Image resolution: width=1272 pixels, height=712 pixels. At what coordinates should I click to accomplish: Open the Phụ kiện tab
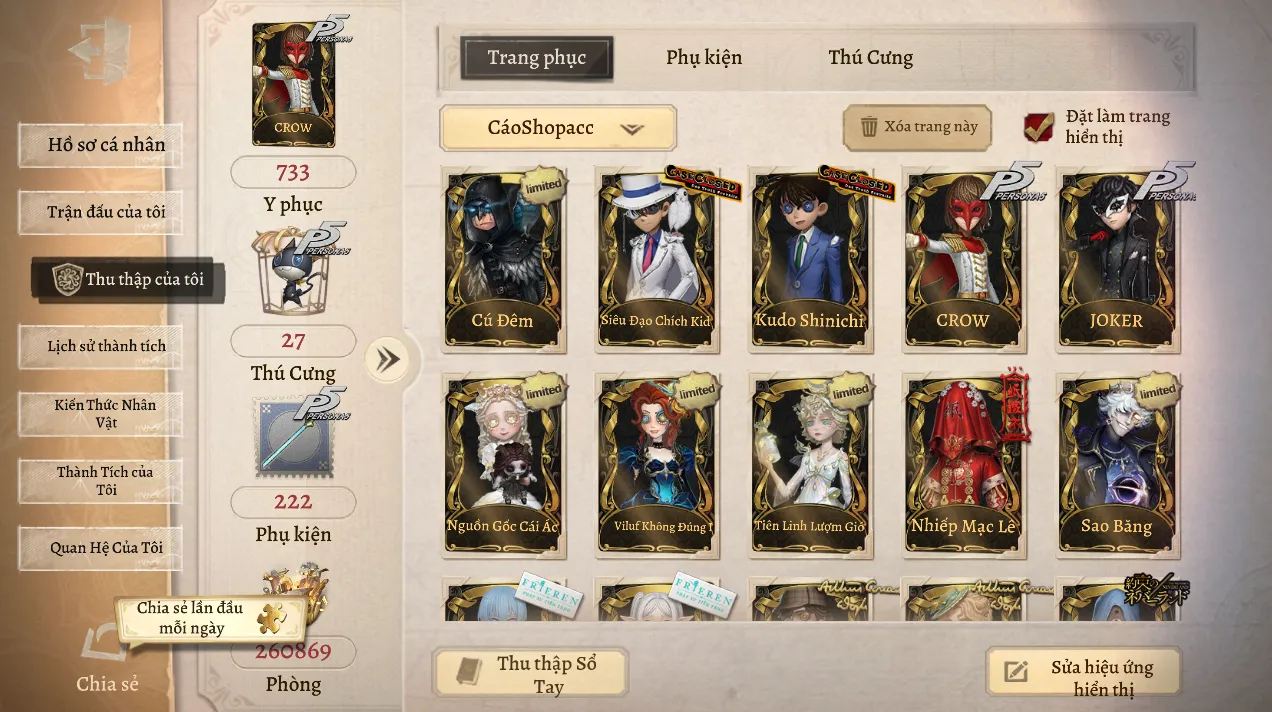[x=704, y=58]
